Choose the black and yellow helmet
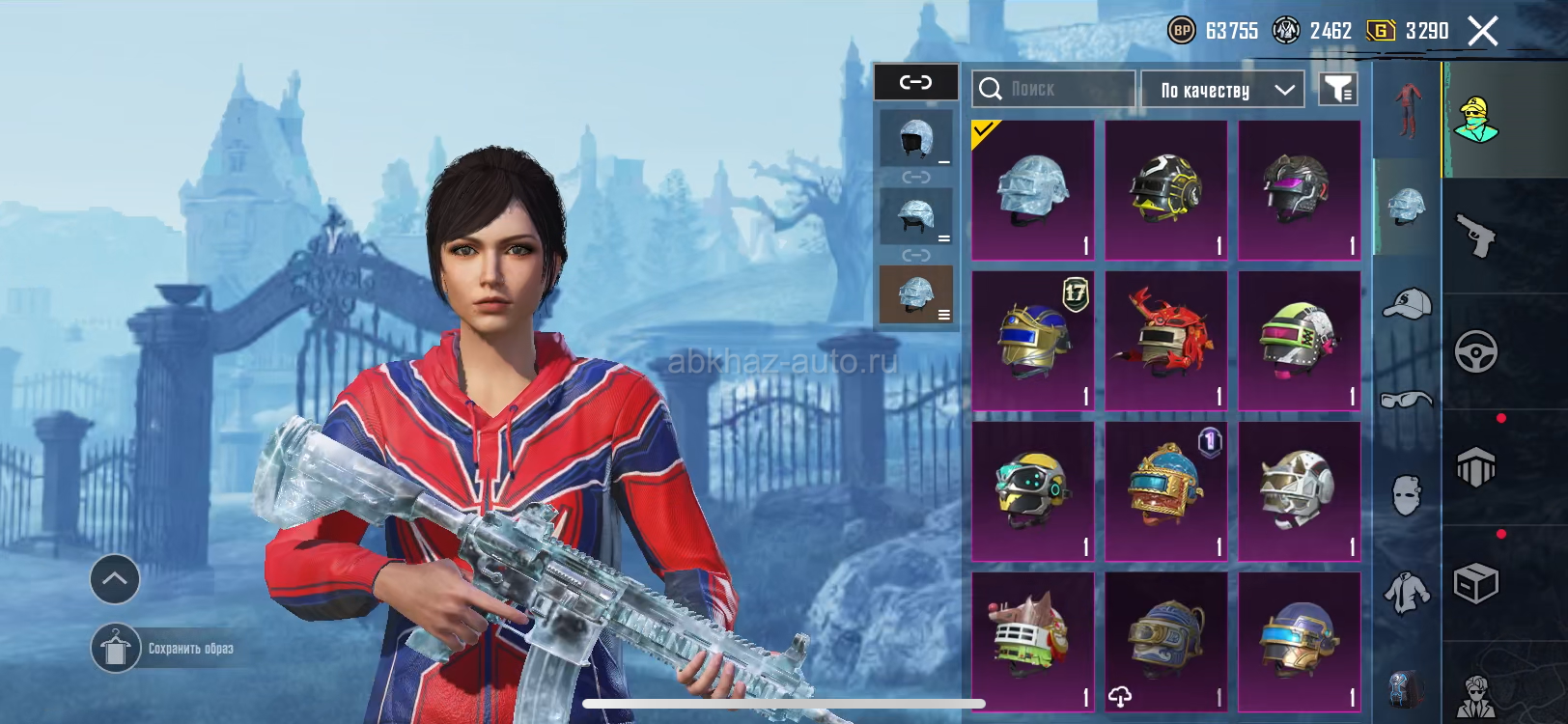The image size is (1568, 724). pos(1165,190)
